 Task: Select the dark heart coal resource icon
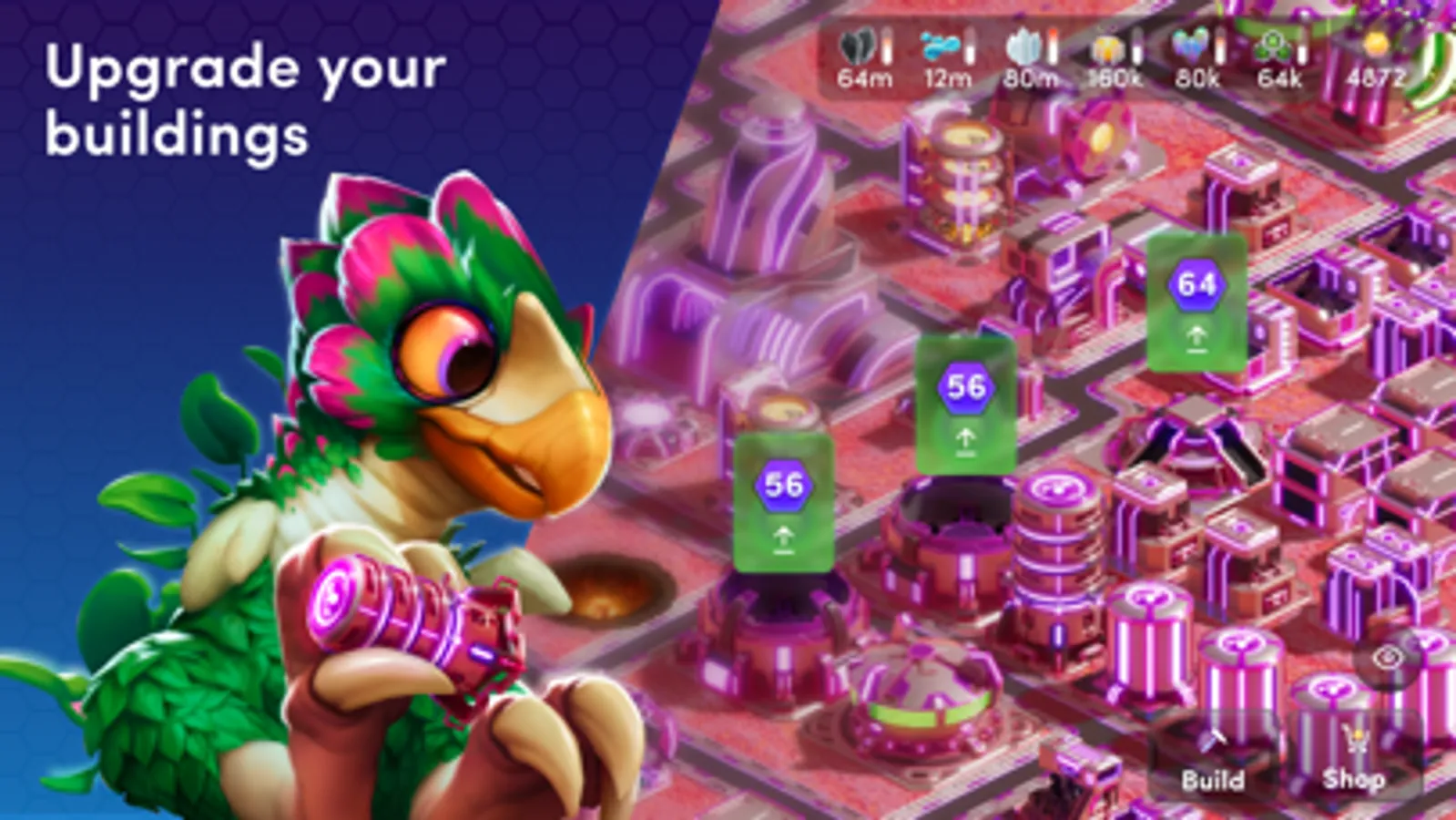pos(859,45)
